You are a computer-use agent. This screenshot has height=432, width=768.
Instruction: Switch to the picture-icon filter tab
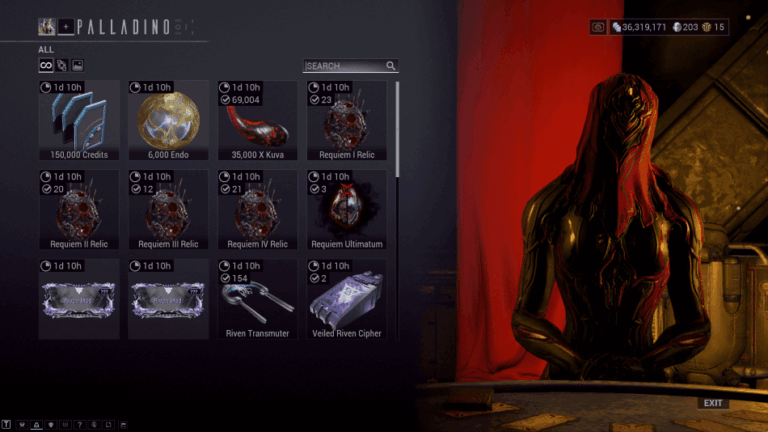[77, 66]
